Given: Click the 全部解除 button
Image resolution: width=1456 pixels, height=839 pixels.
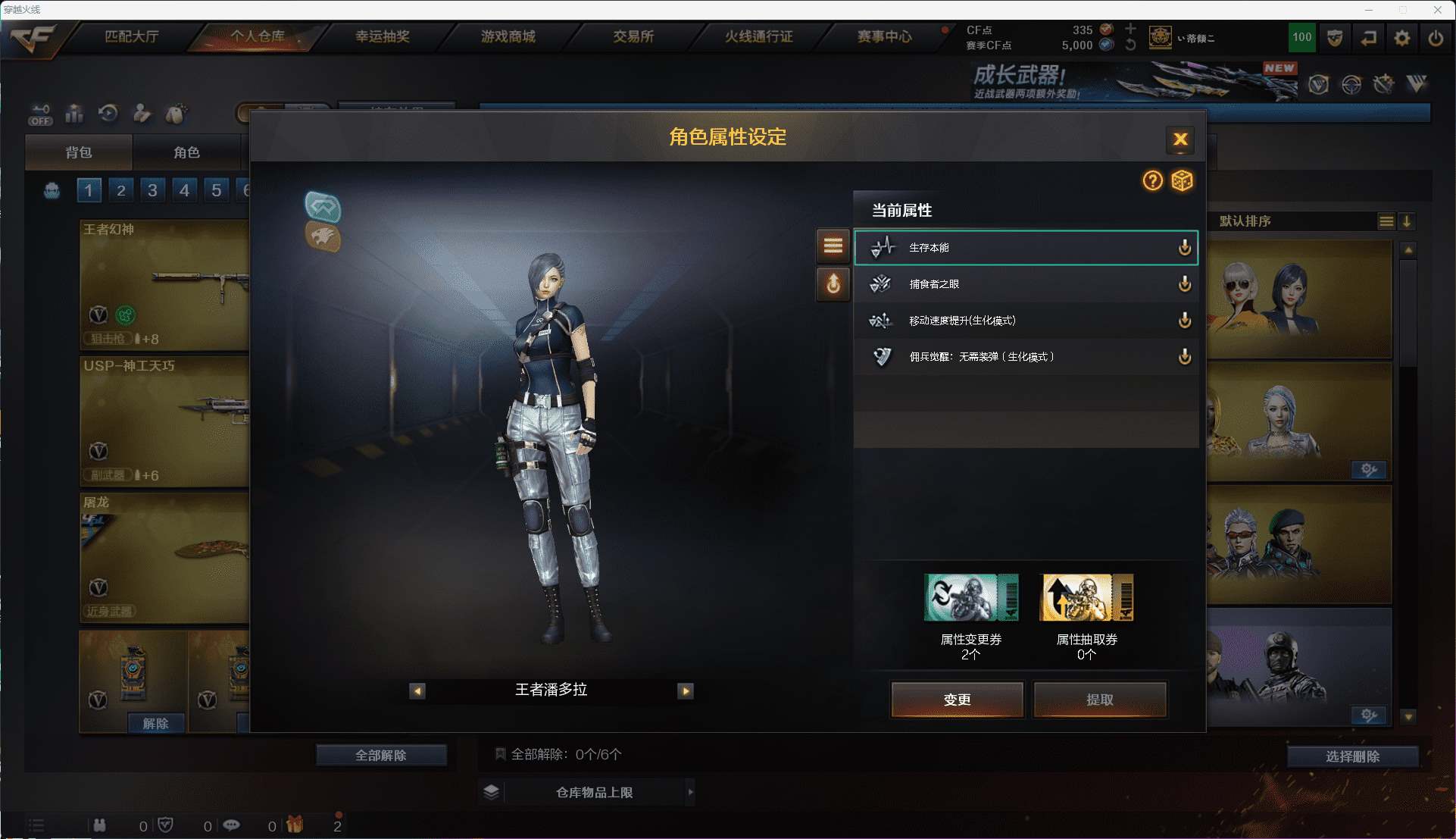Looking at the screenshot, I should (381, 755).
